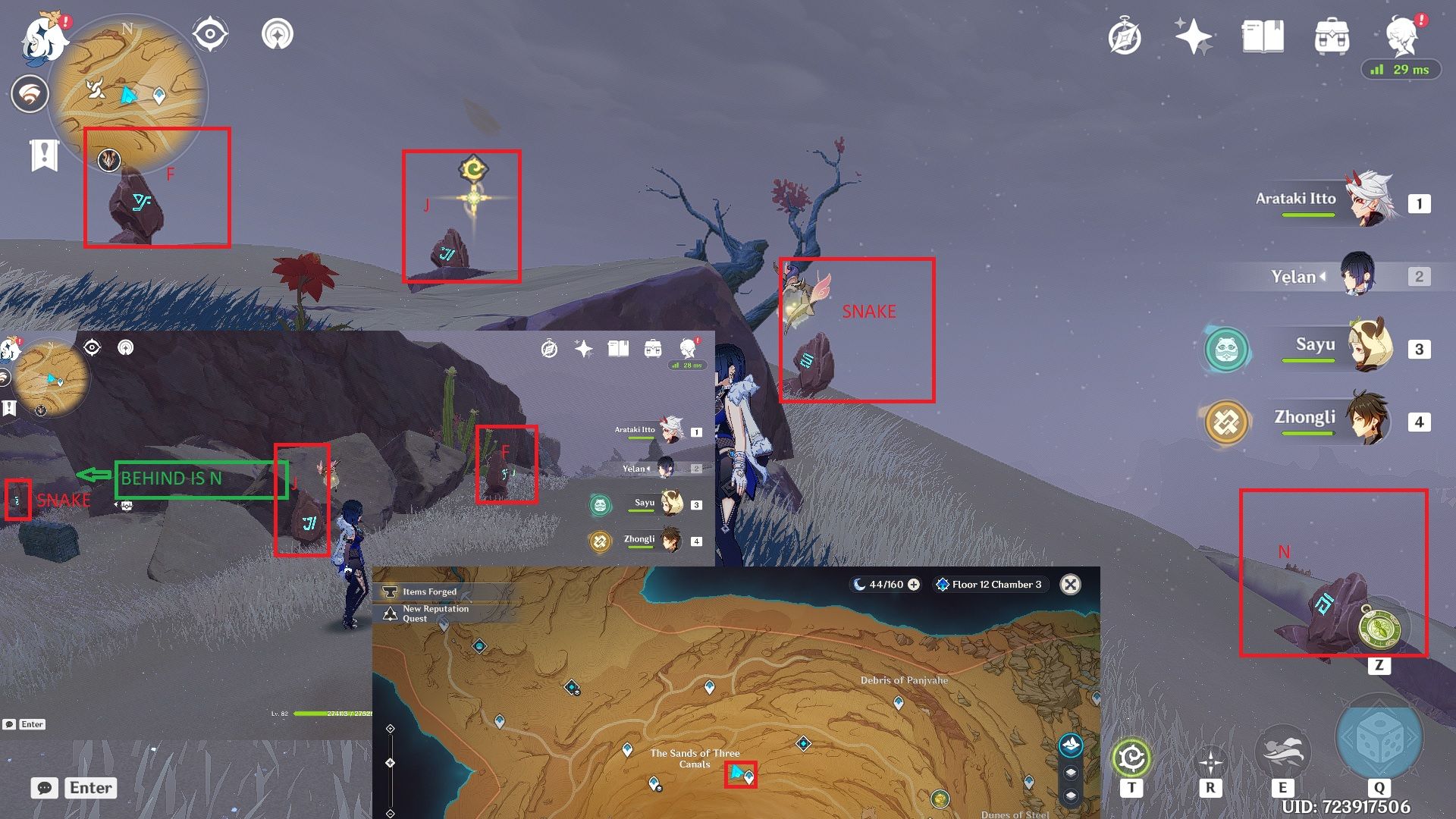Viewport: 1456px width, 819px height.
Task: Open the Floor 12 Chamber 3 selector
Action: (x=990, y=584)
